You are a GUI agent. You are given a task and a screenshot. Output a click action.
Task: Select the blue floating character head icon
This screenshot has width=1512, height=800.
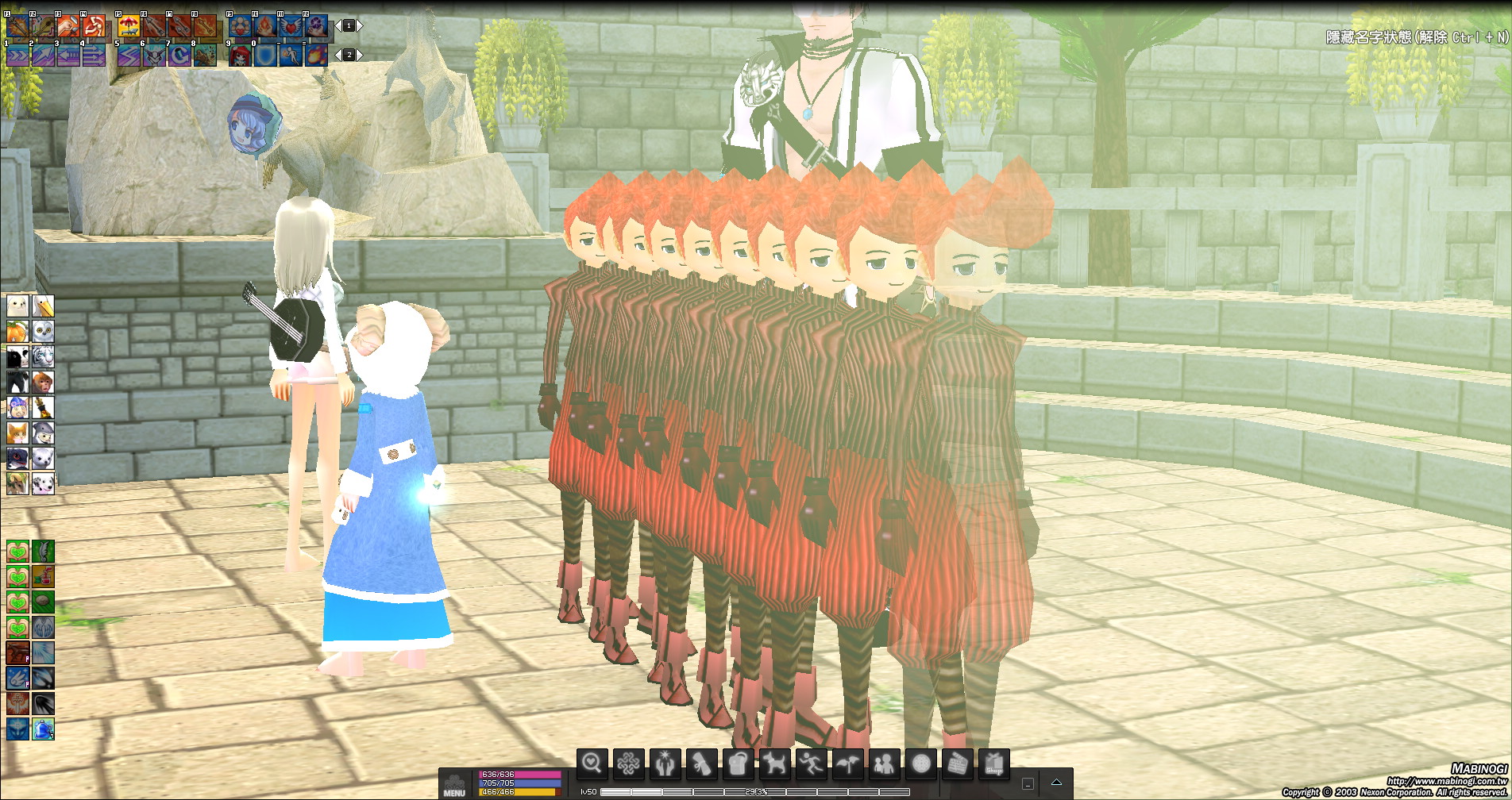253,125
